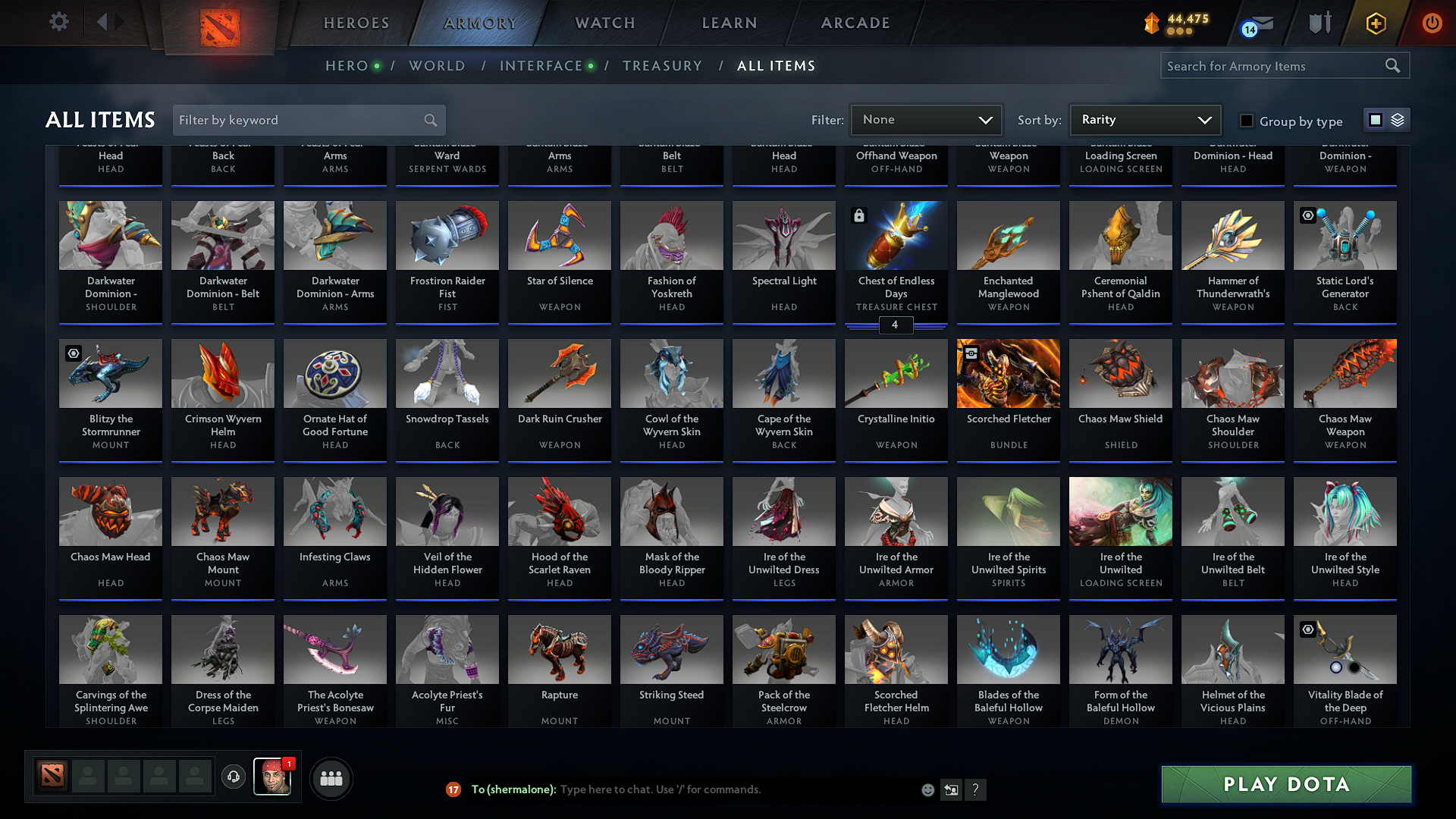The image size is (1456, 819).
Task: Open the friends list icon
Action: tap(331, 778)
